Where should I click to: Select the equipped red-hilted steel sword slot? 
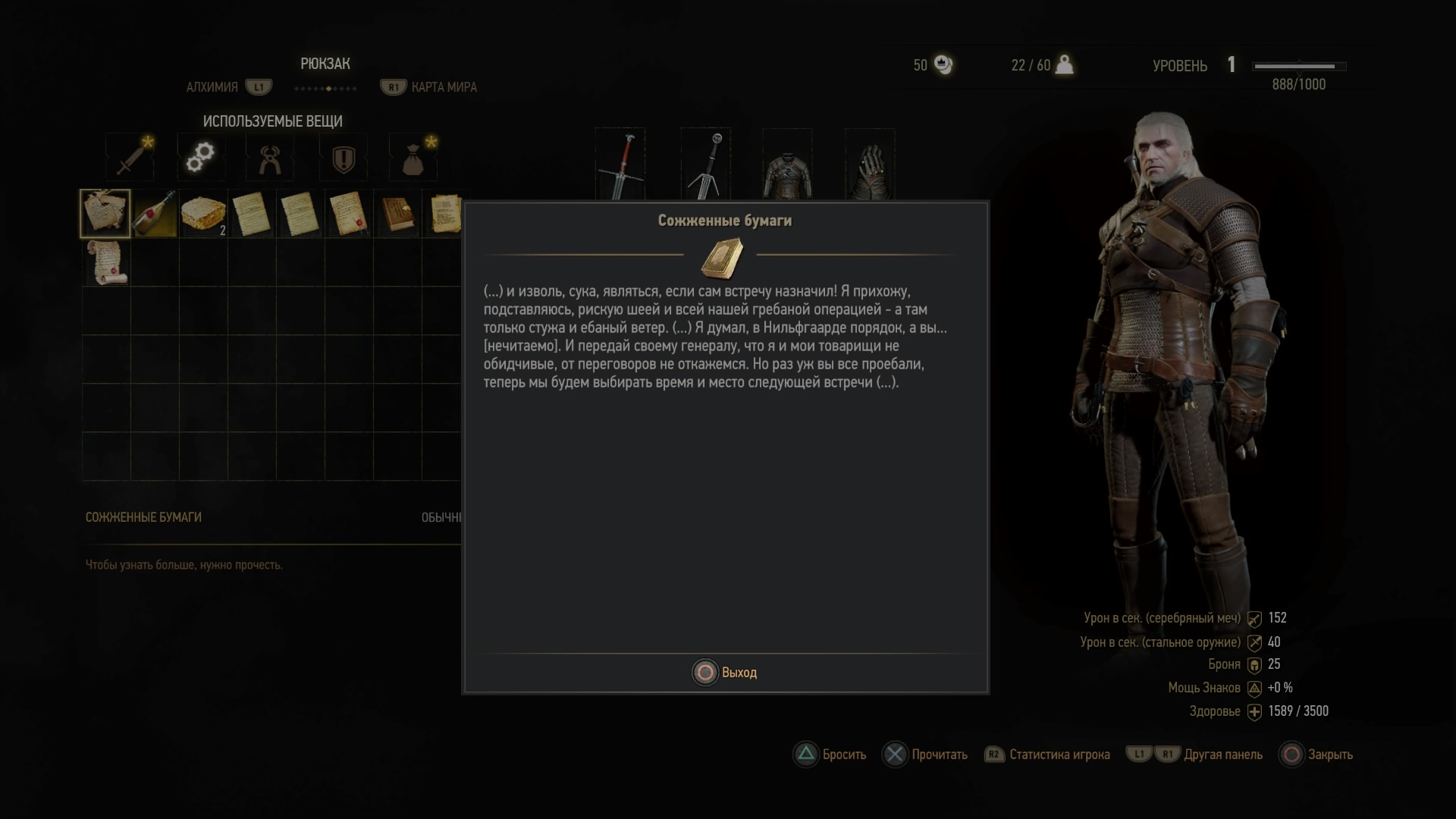click(620, 165)
